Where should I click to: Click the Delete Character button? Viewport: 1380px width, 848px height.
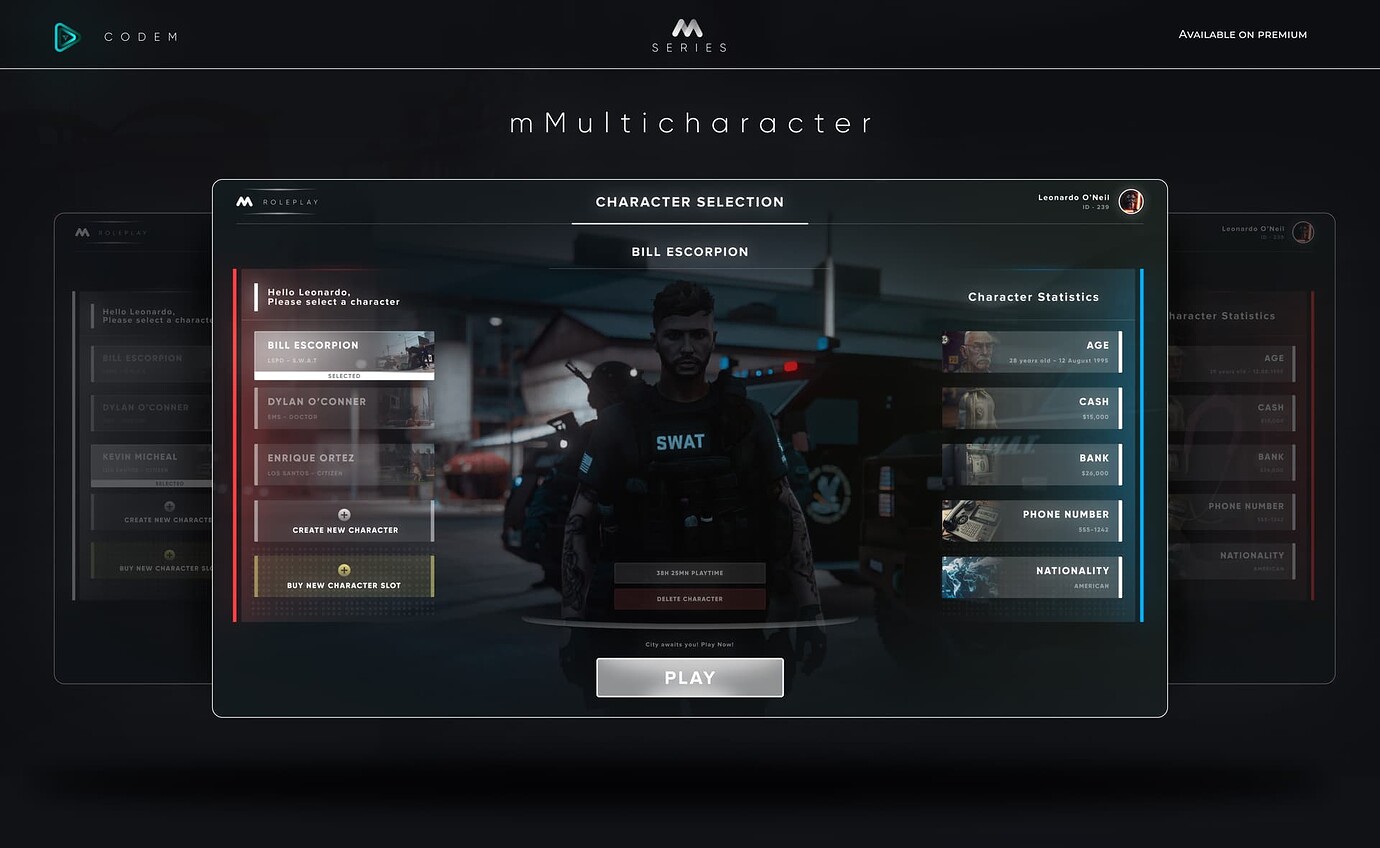click(x=689, y=598)
